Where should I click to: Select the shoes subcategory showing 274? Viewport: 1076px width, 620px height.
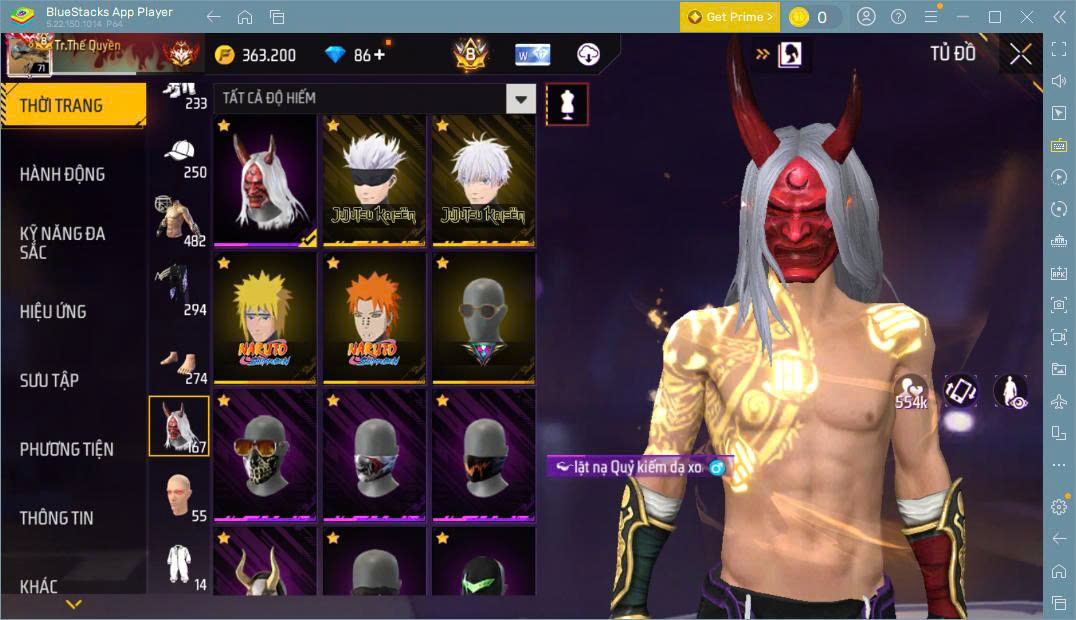click(x=180, y=364)
